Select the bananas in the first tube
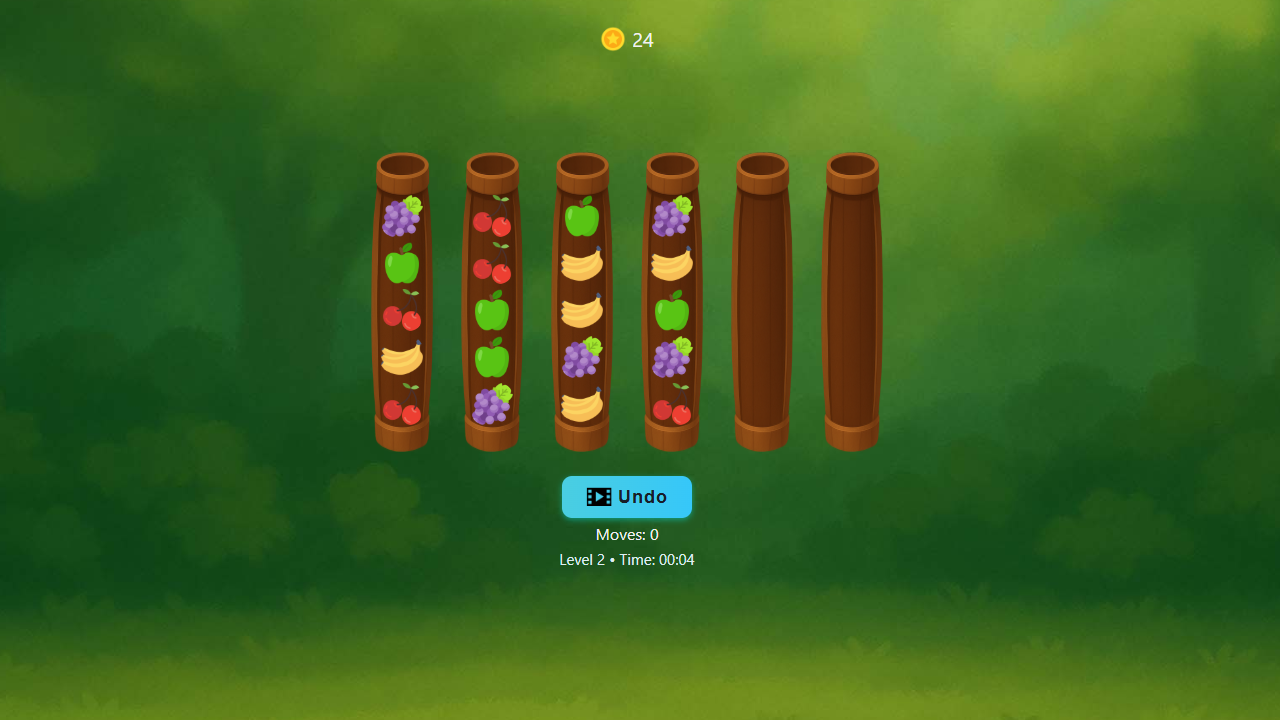Image resolution: width=1280 pixels, height=720 pixels. 402,360
